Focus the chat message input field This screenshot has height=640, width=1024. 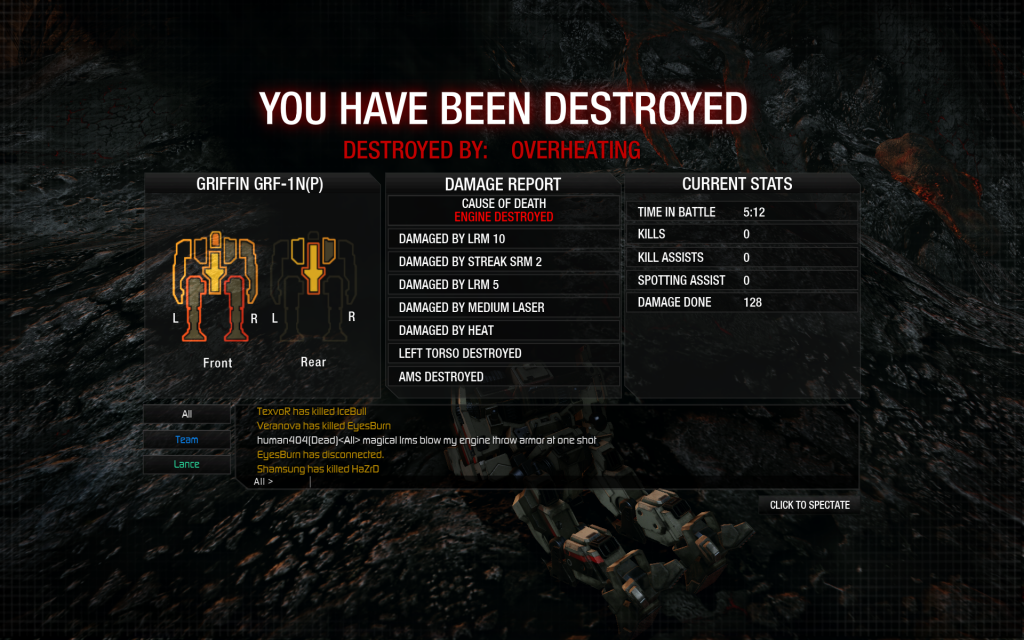[550, 481]
